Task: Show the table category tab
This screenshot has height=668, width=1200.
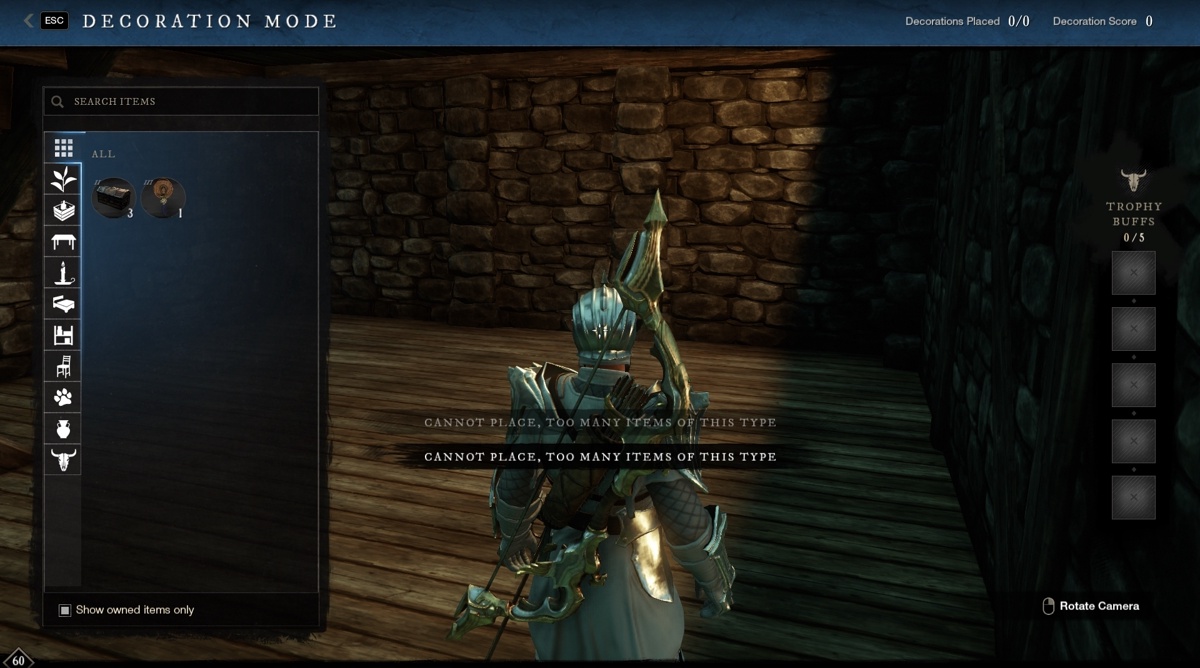Action: point(64,241)
